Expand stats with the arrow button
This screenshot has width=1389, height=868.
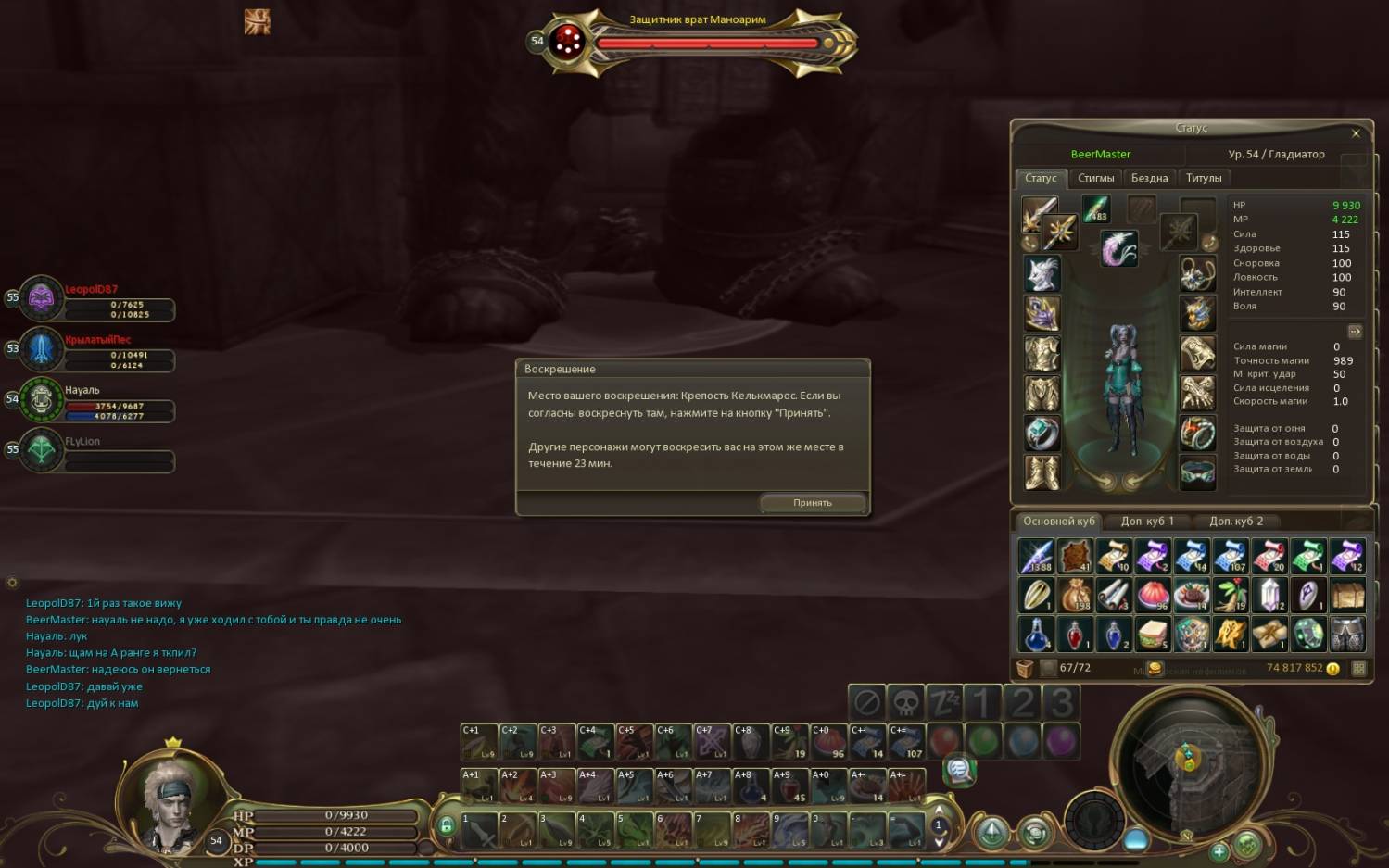pos(1355,331)
